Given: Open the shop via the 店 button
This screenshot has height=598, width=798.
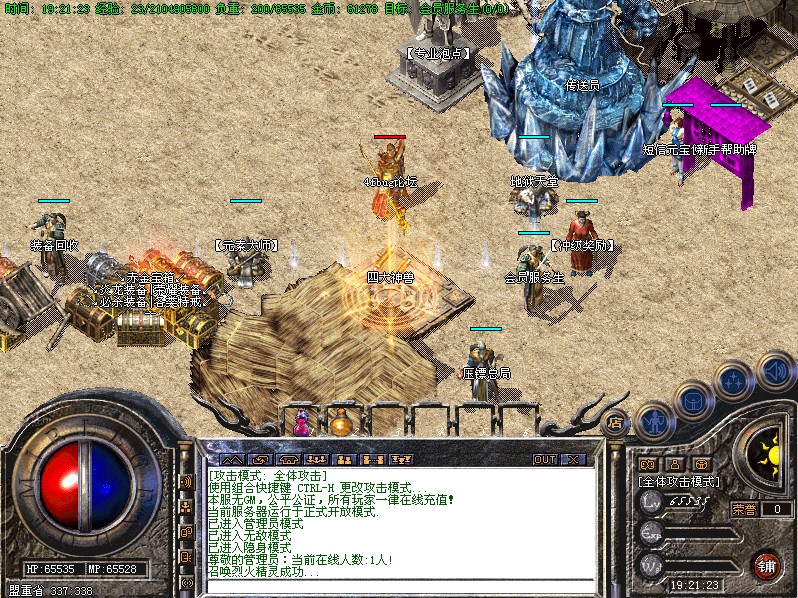Looking at the screenshot, I should 616,422.
